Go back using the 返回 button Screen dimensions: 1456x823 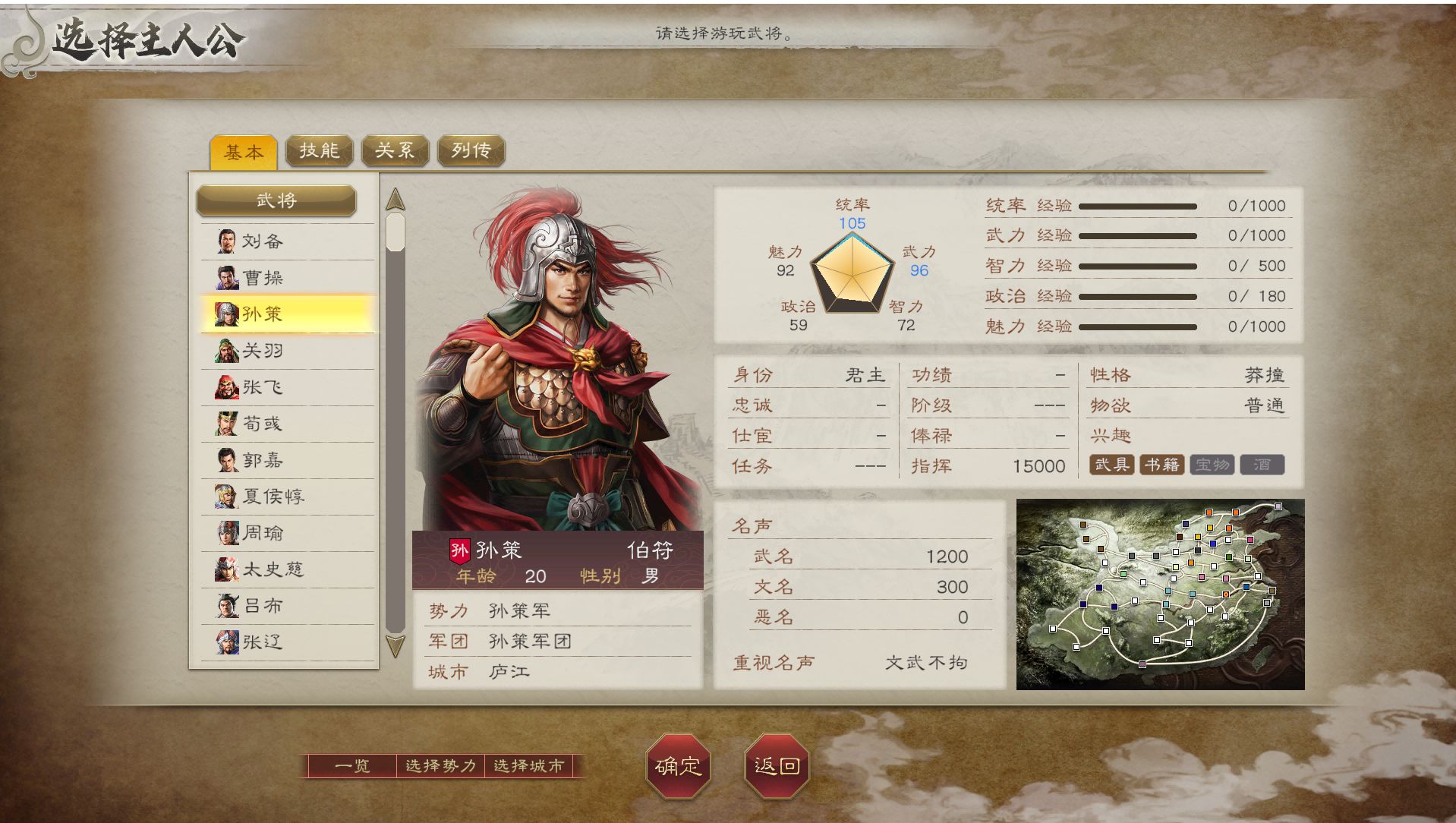(x=777, y=766)
